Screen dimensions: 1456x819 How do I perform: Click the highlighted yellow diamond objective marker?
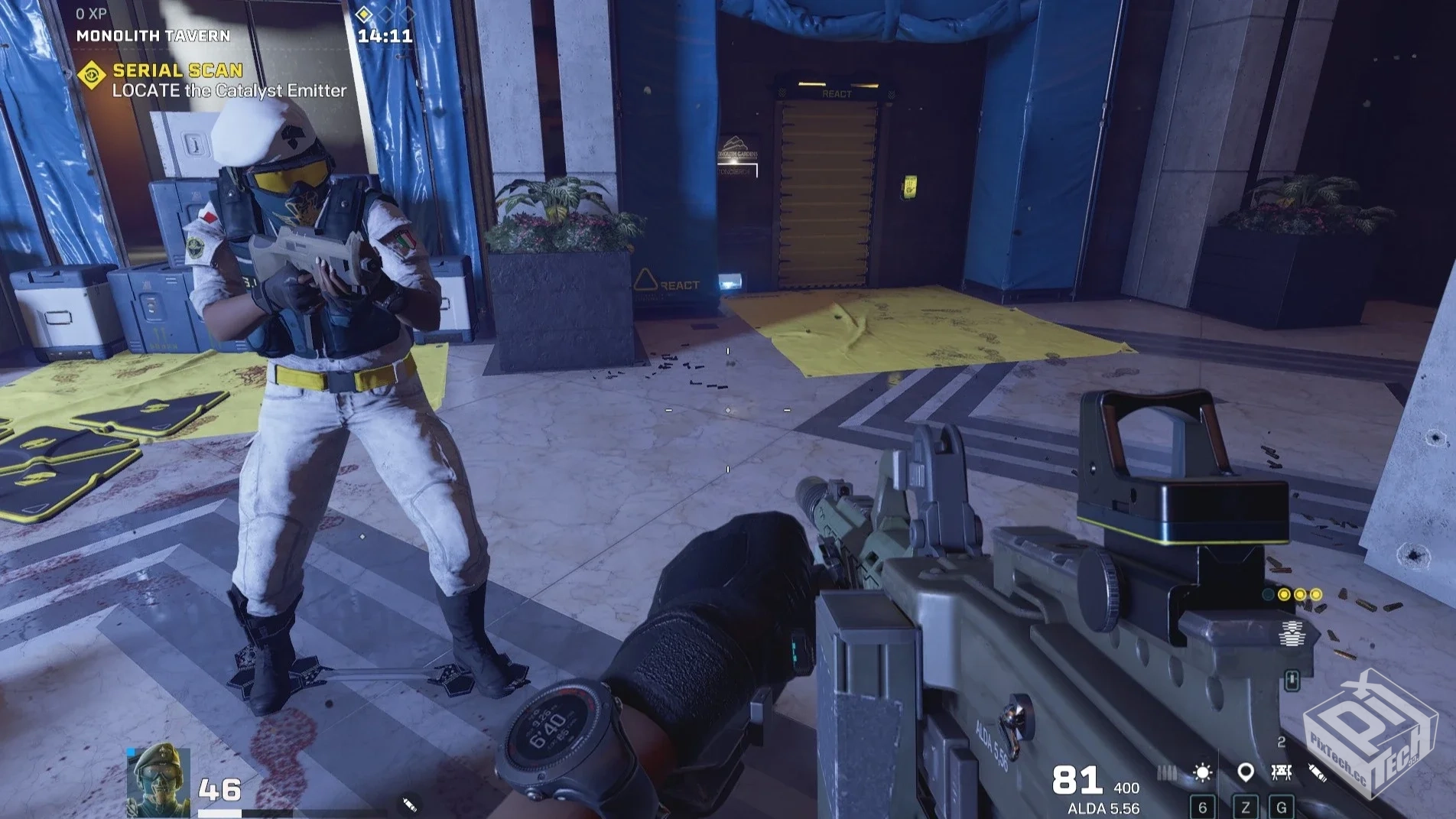click(x=364, y=14)
